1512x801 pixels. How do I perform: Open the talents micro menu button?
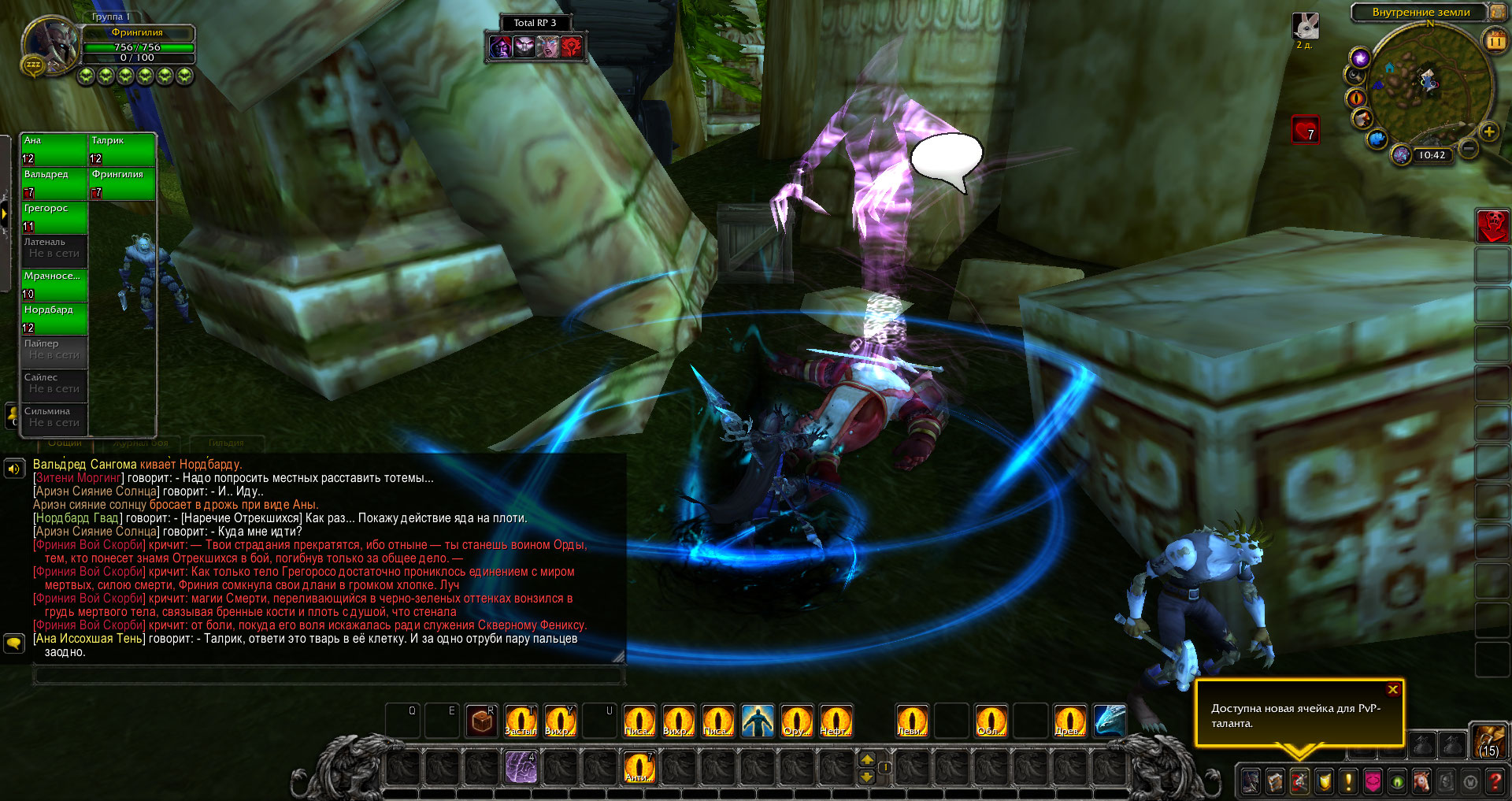[1299, 781]
